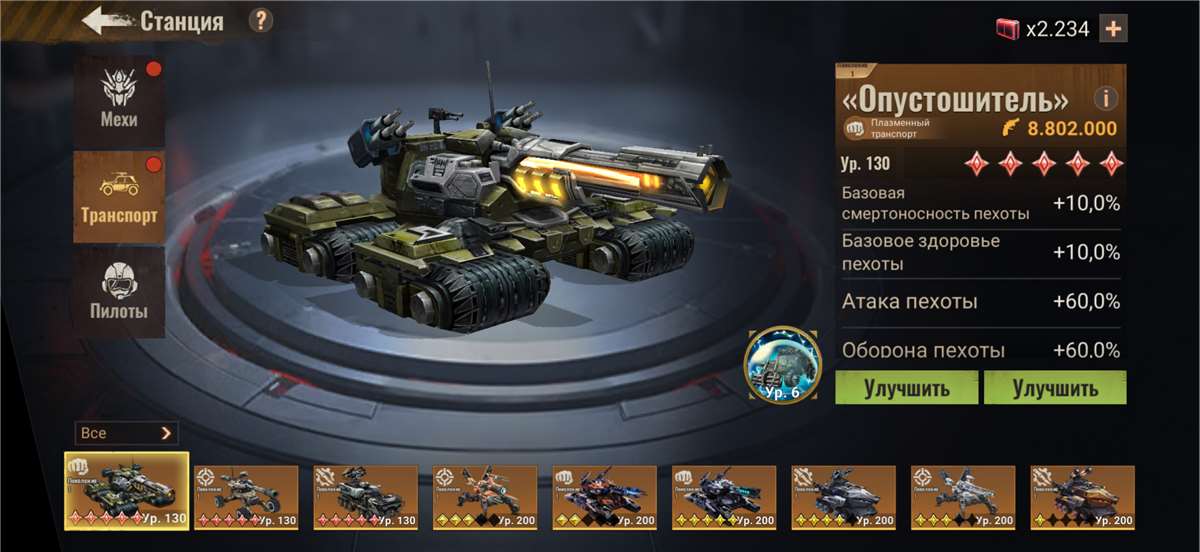Viewport: 1200px width, 552px height.
Task: Open the round Ур. 6 module icon
Action: (x=783, y=365)
